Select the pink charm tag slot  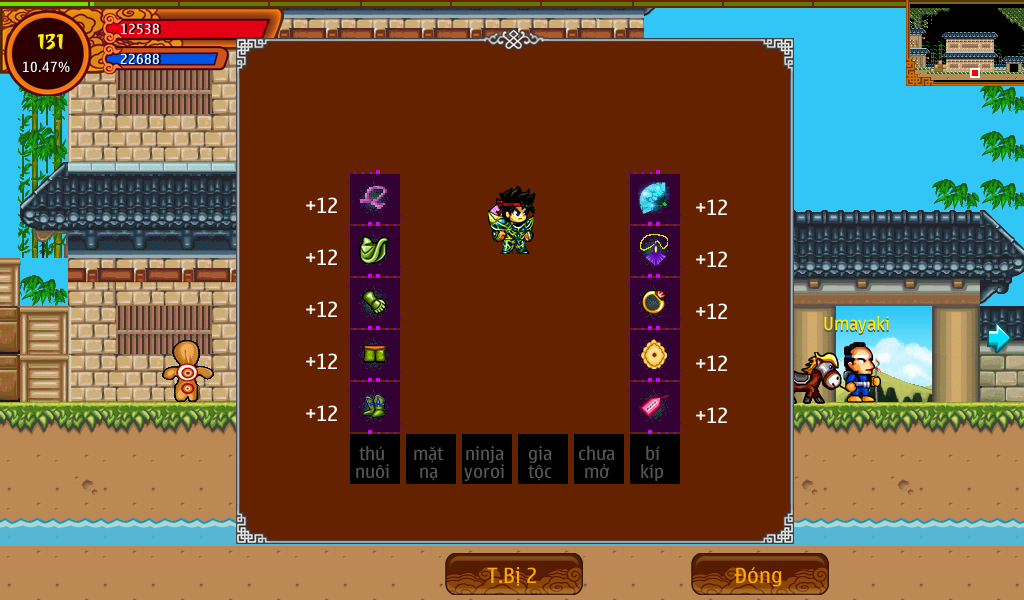click(x=655, y=407)
